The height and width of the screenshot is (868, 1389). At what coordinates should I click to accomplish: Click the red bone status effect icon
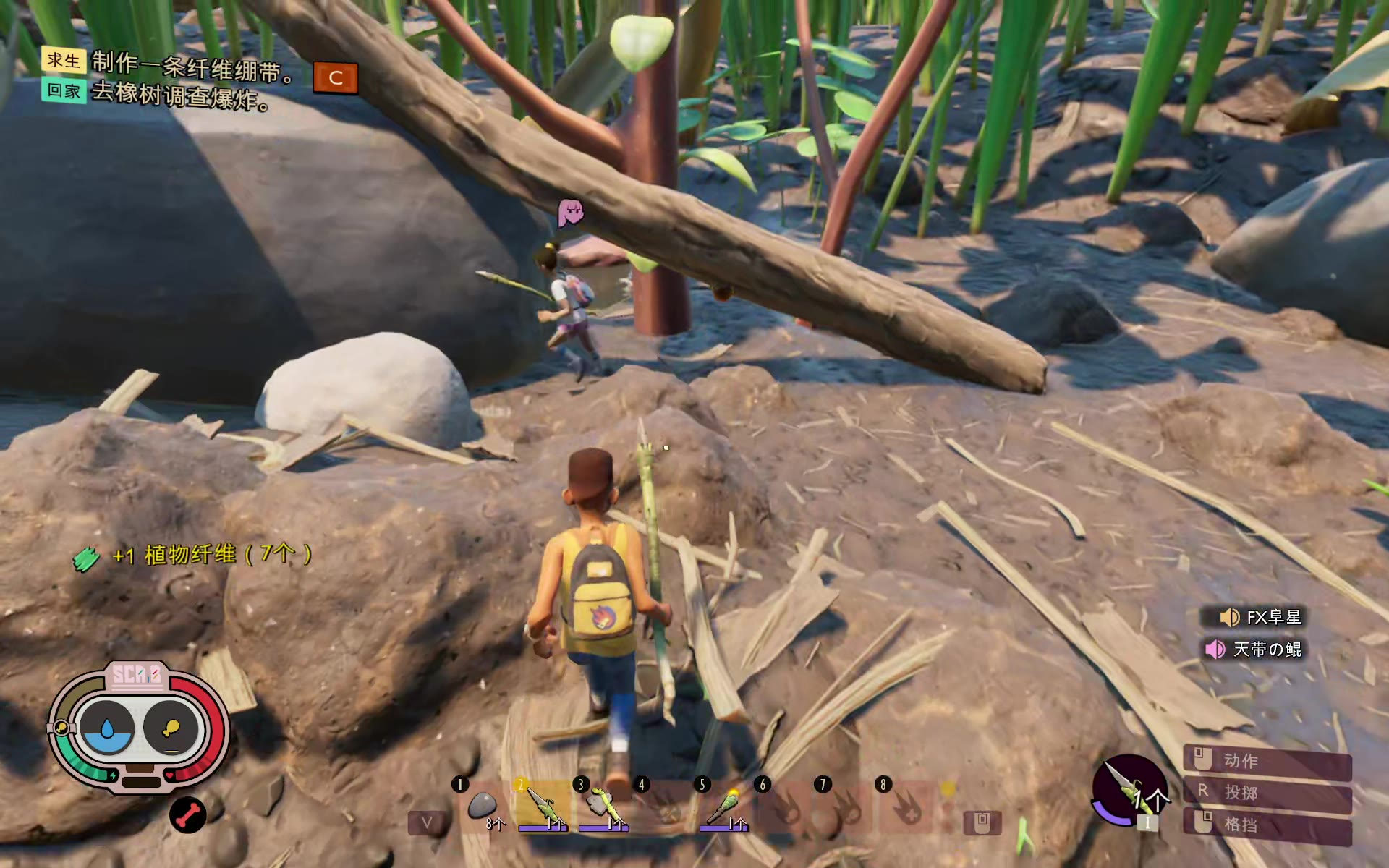187,815
